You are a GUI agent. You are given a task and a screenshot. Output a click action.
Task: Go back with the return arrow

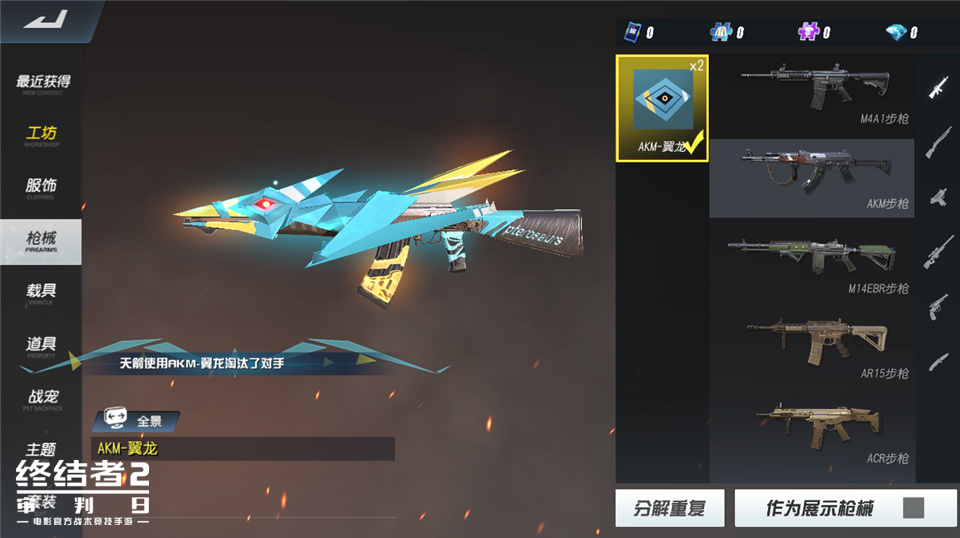point(46,20)
